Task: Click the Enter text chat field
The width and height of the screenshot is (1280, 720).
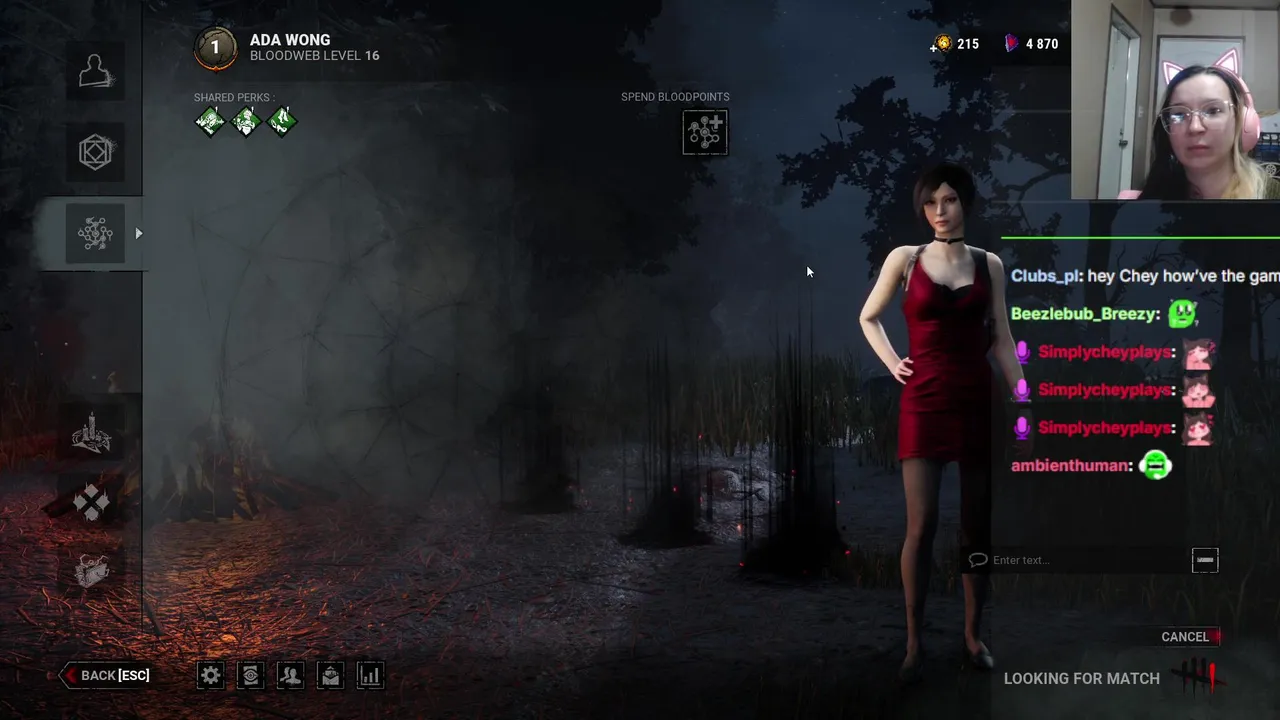Action: point(1075,560)
